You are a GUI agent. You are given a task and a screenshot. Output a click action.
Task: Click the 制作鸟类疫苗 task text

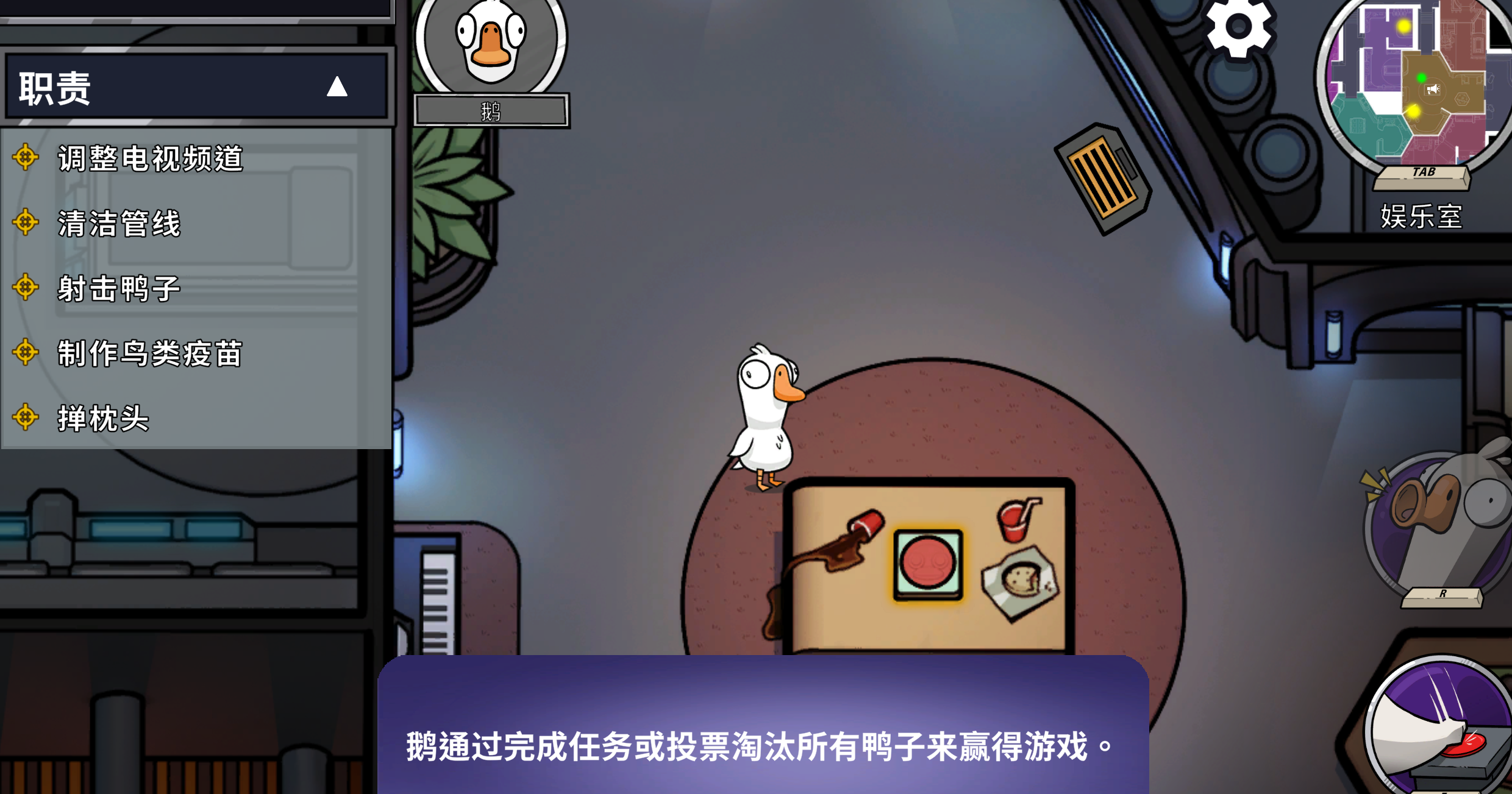click(x=149, y=354)
